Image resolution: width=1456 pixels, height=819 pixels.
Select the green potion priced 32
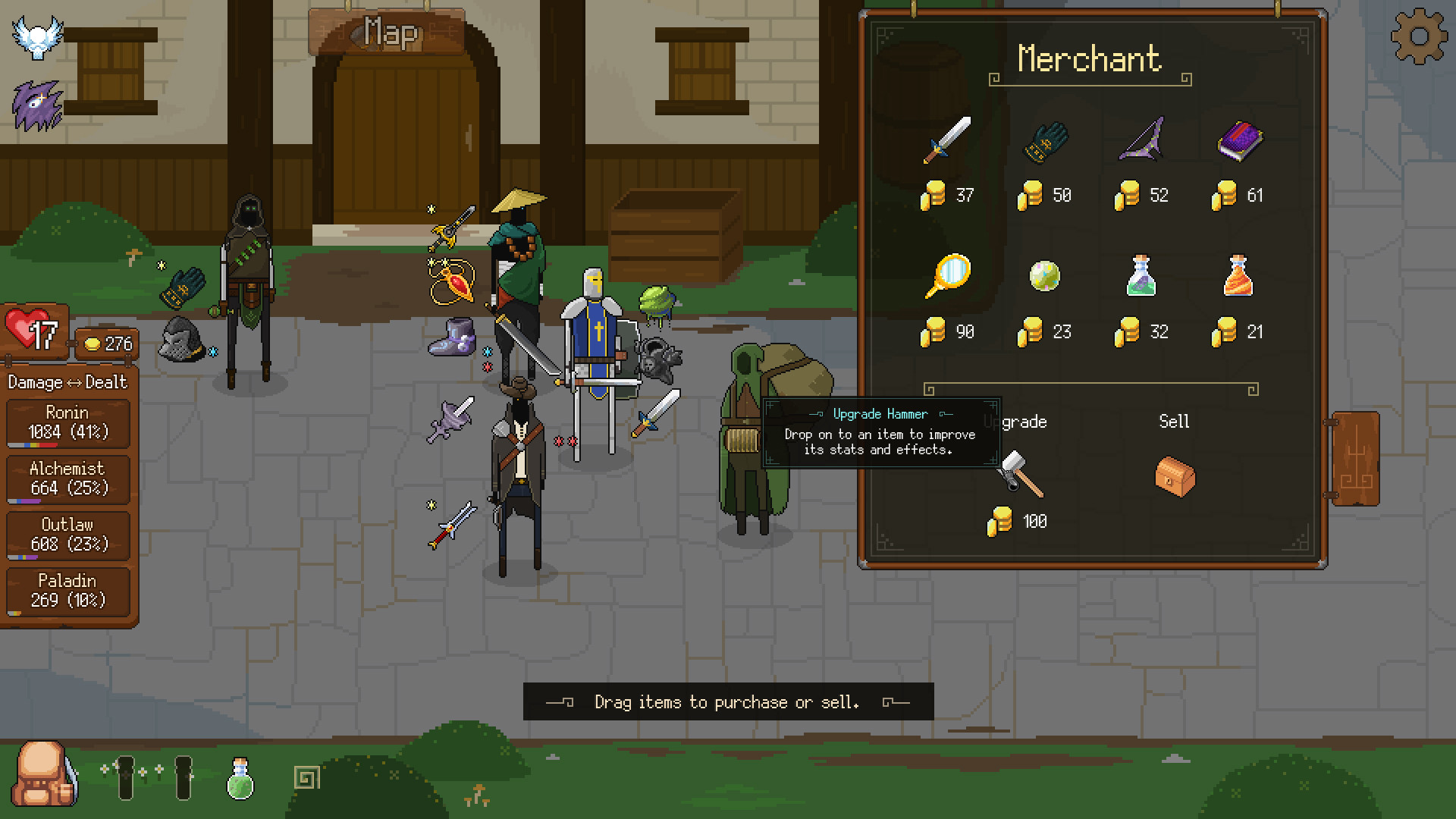(x=1141, y=276)
